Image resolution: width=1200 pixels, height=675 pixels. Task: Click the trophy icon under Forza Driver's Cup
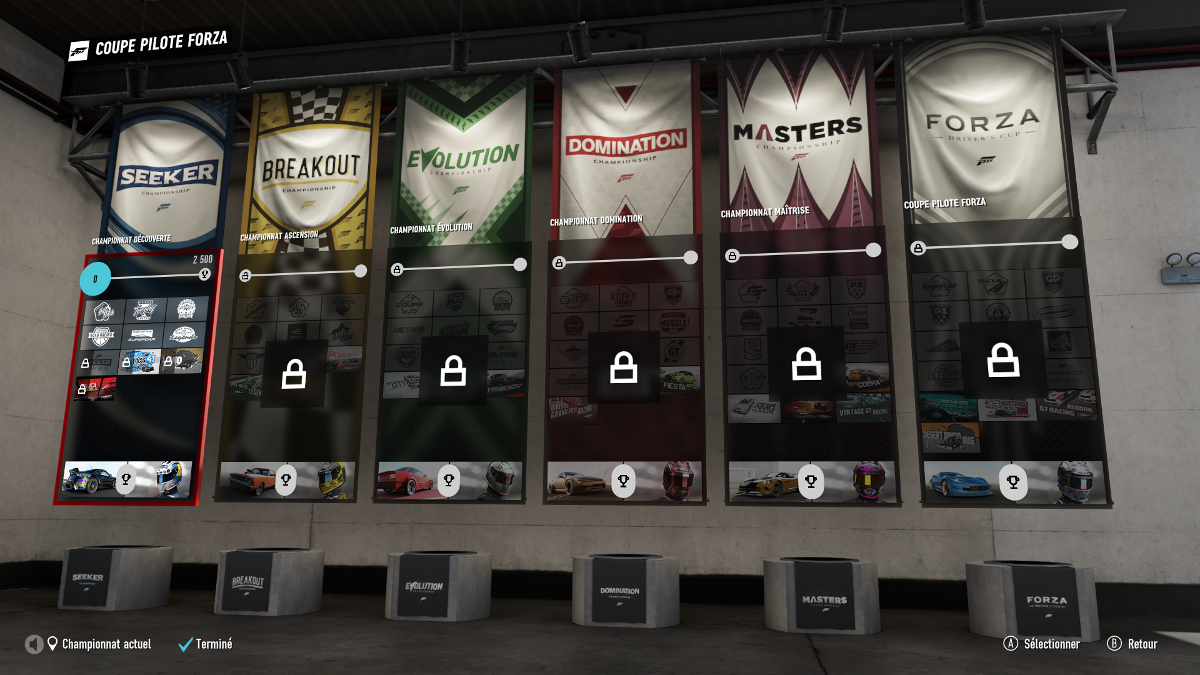tap(1014, 484)
